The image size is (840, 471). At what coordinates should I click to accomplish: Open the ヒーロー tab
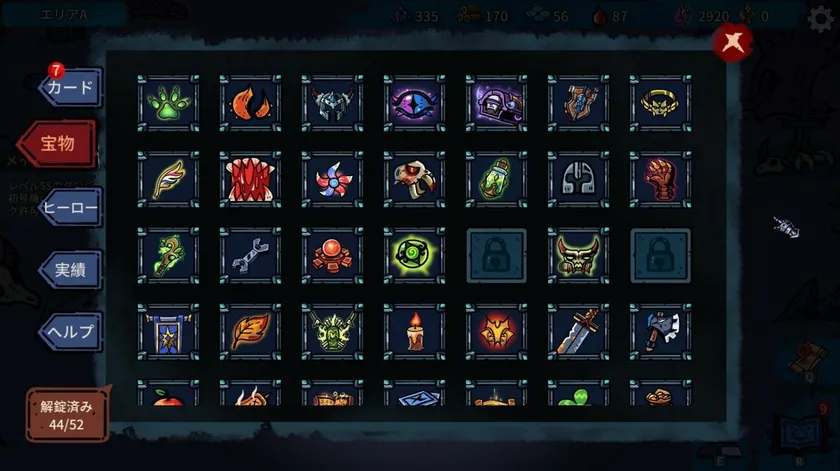click(71, 208)
